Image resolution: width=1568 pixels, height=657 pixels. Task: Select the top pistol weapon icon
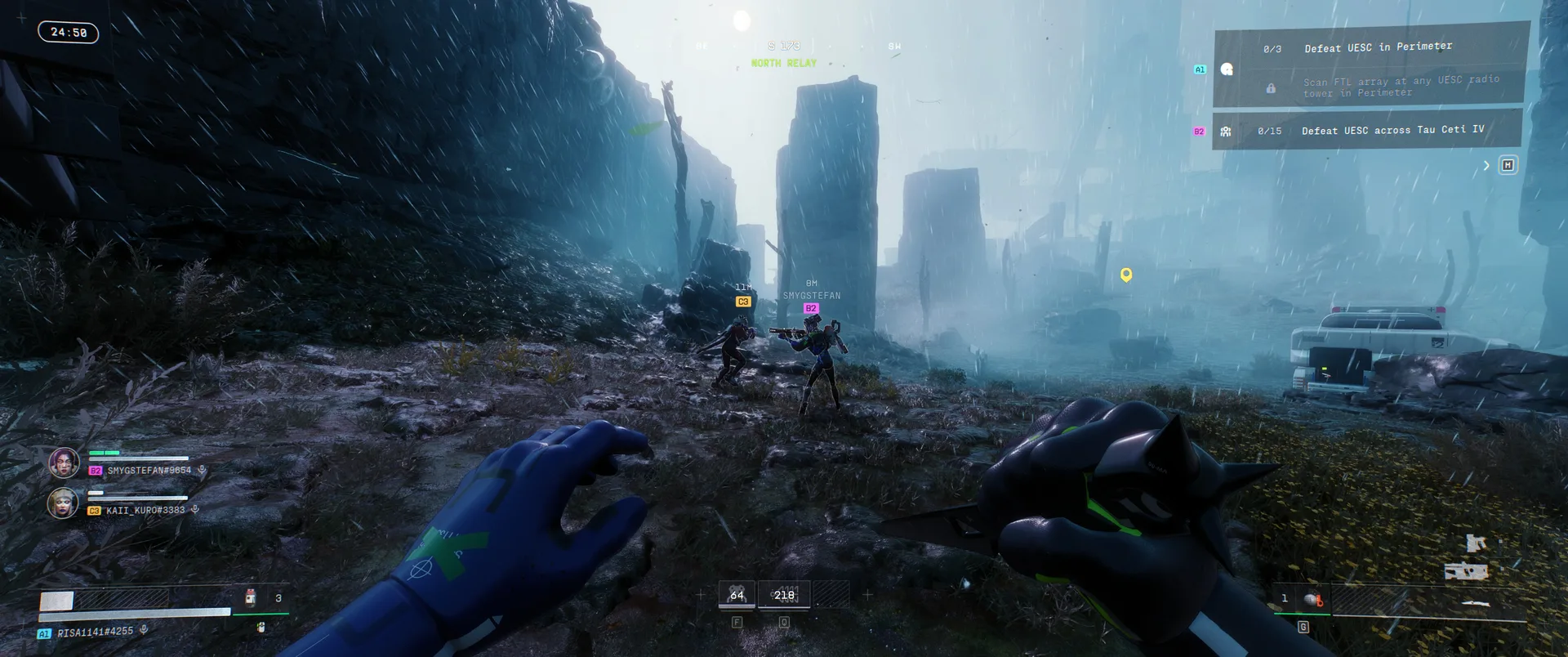[1475, 543]
